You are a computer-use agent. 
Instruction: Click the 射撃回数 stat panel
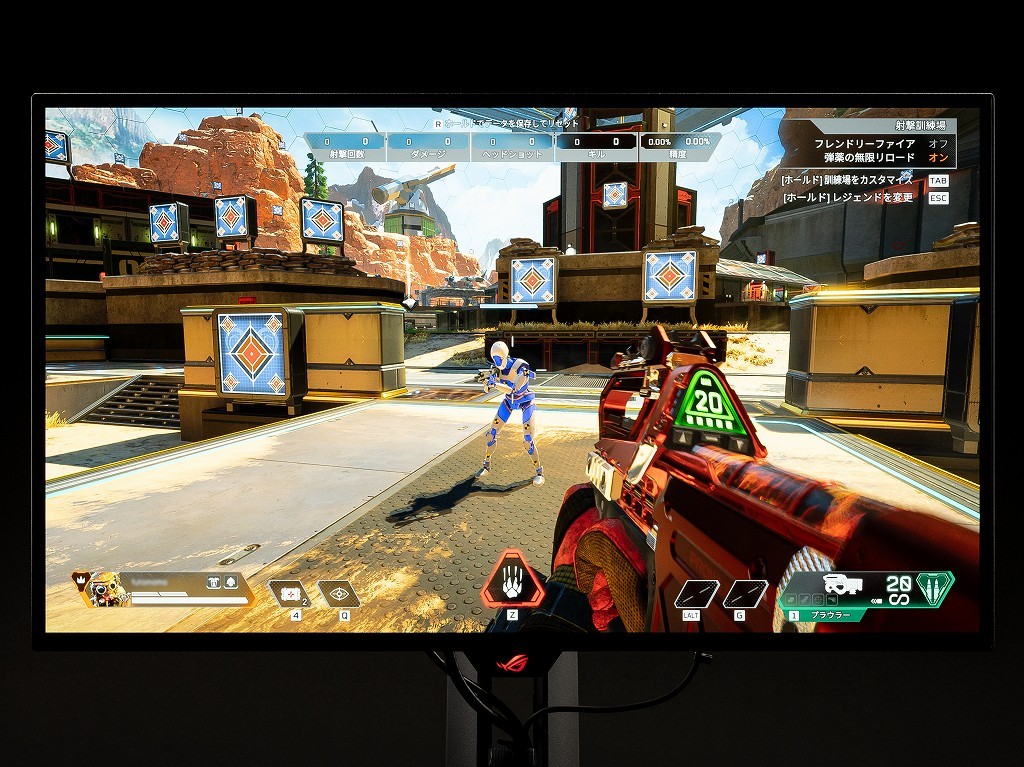pos(344,148)
